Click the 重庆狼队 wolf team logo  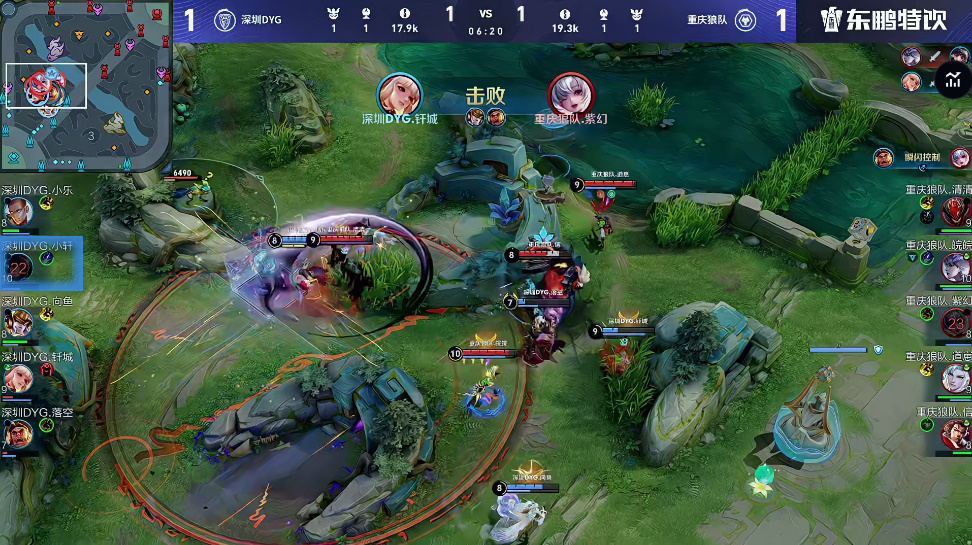click(x=745, y=19)
